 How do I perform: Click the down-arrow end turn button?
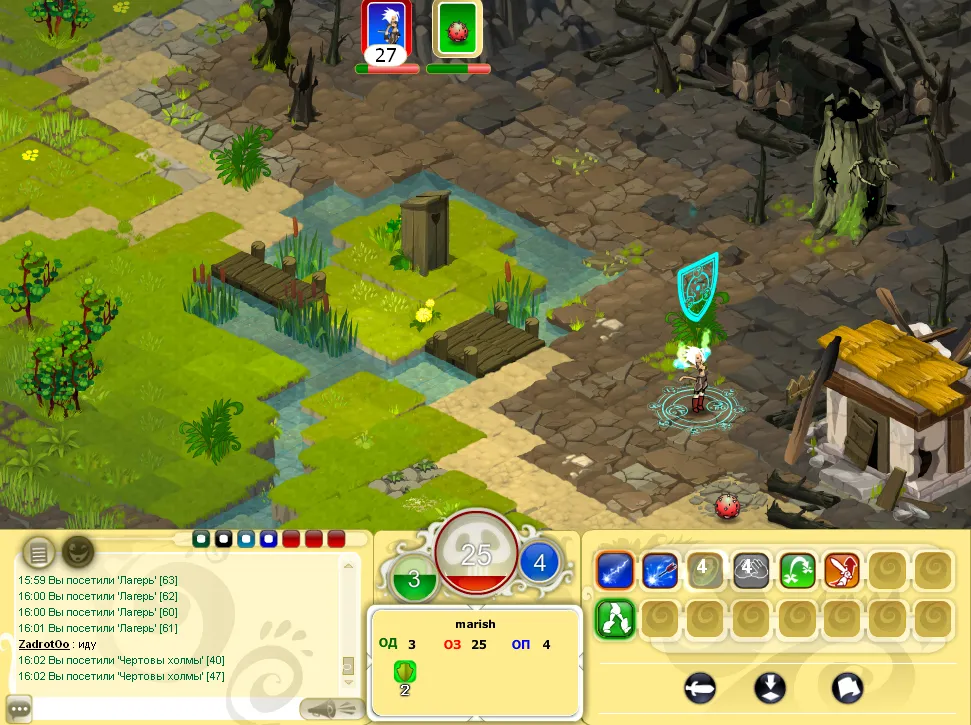coord(770,688)
